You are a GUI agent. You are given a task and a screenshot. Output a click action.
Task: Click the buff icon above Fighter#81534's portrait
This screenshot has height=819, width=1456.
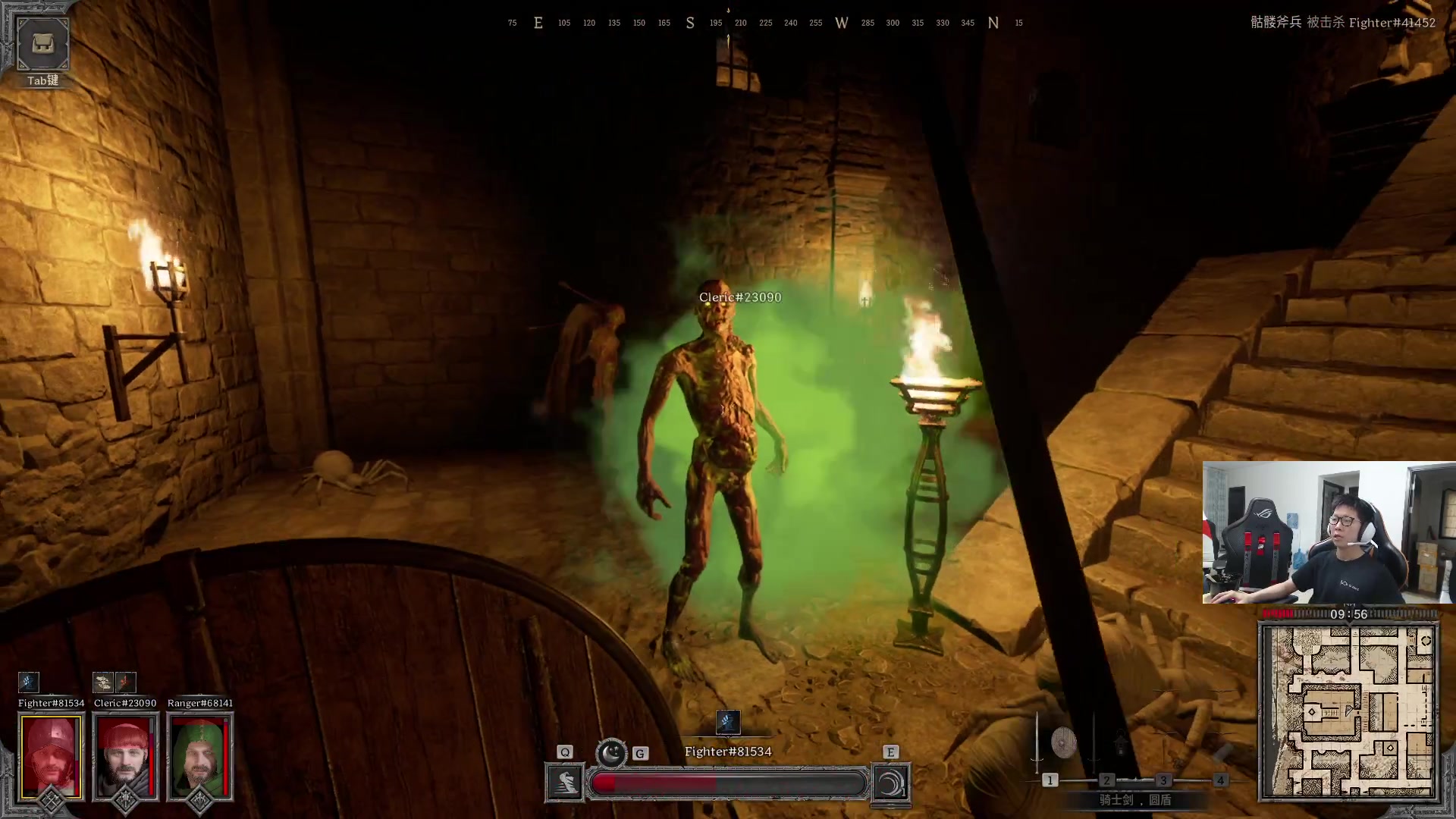click(28, 682)
